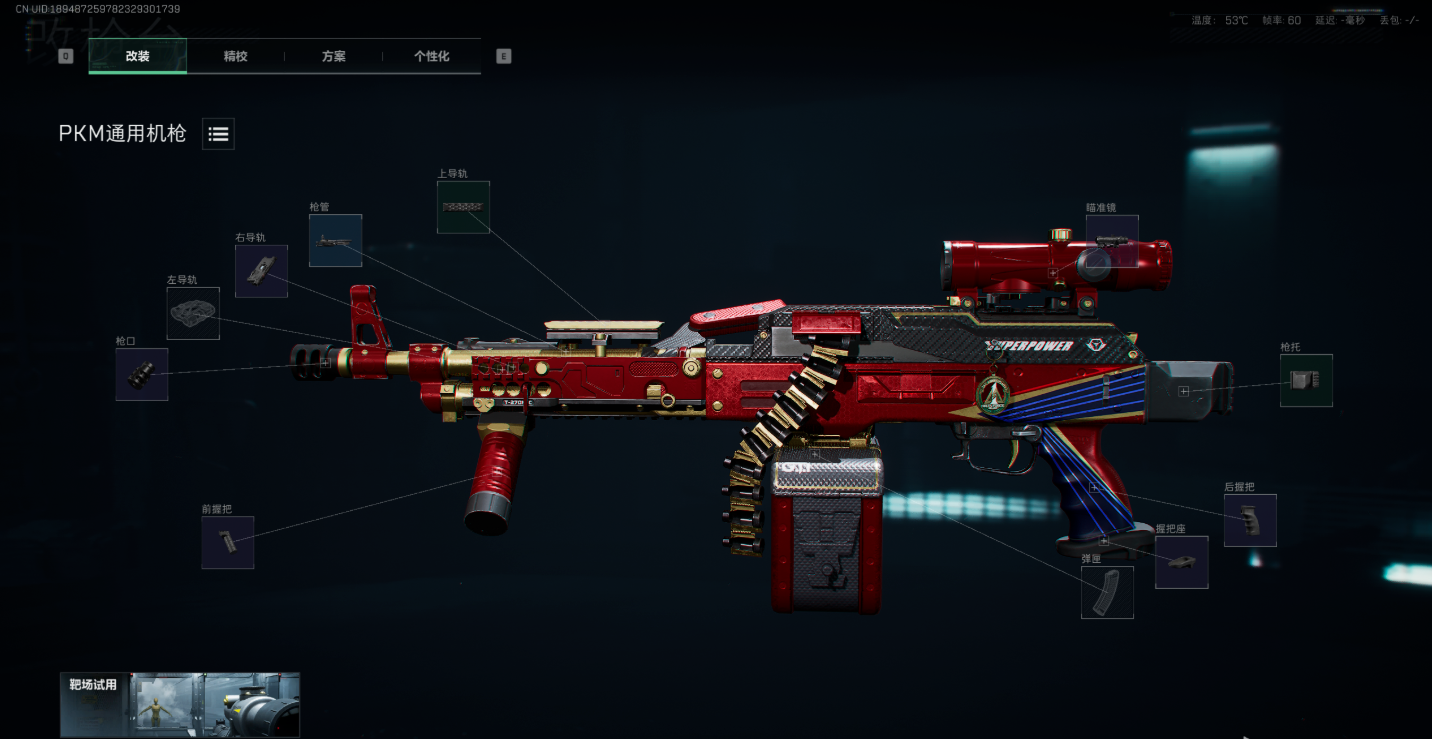This screenshot has width=1432, height=739.
Task: Open the 左导轨 left rail slot
Action: 193,313
